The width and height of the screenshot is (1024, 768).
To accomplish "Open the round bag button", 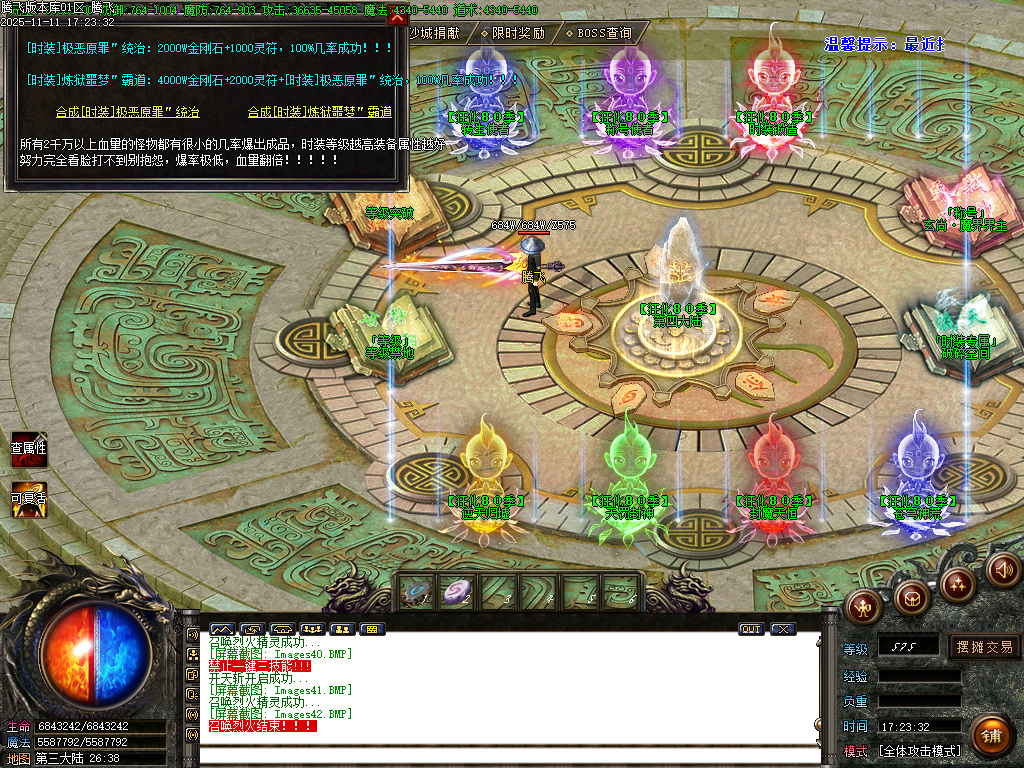I will click(911, 597).
